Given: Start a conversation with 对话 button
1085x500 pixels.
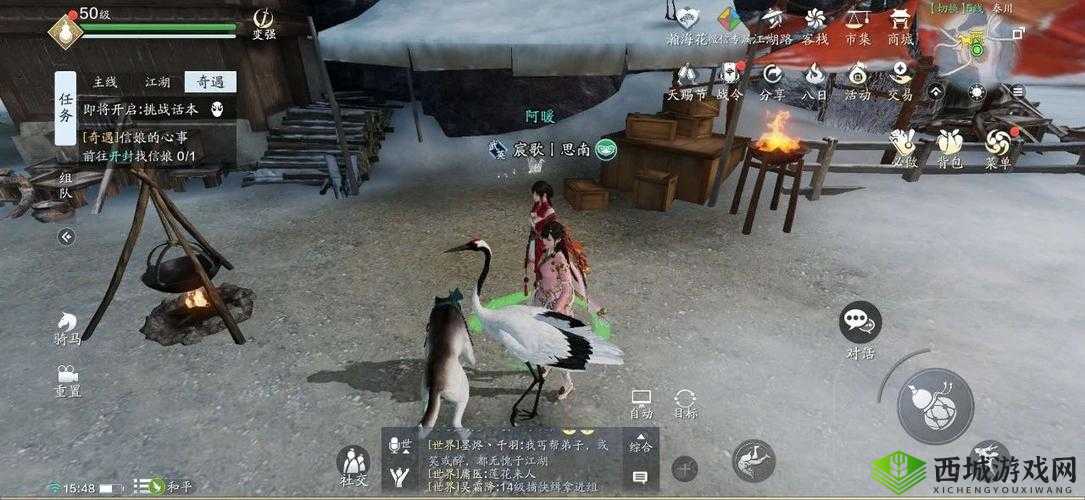Looking at the screenshot, I should coord(860,328).
